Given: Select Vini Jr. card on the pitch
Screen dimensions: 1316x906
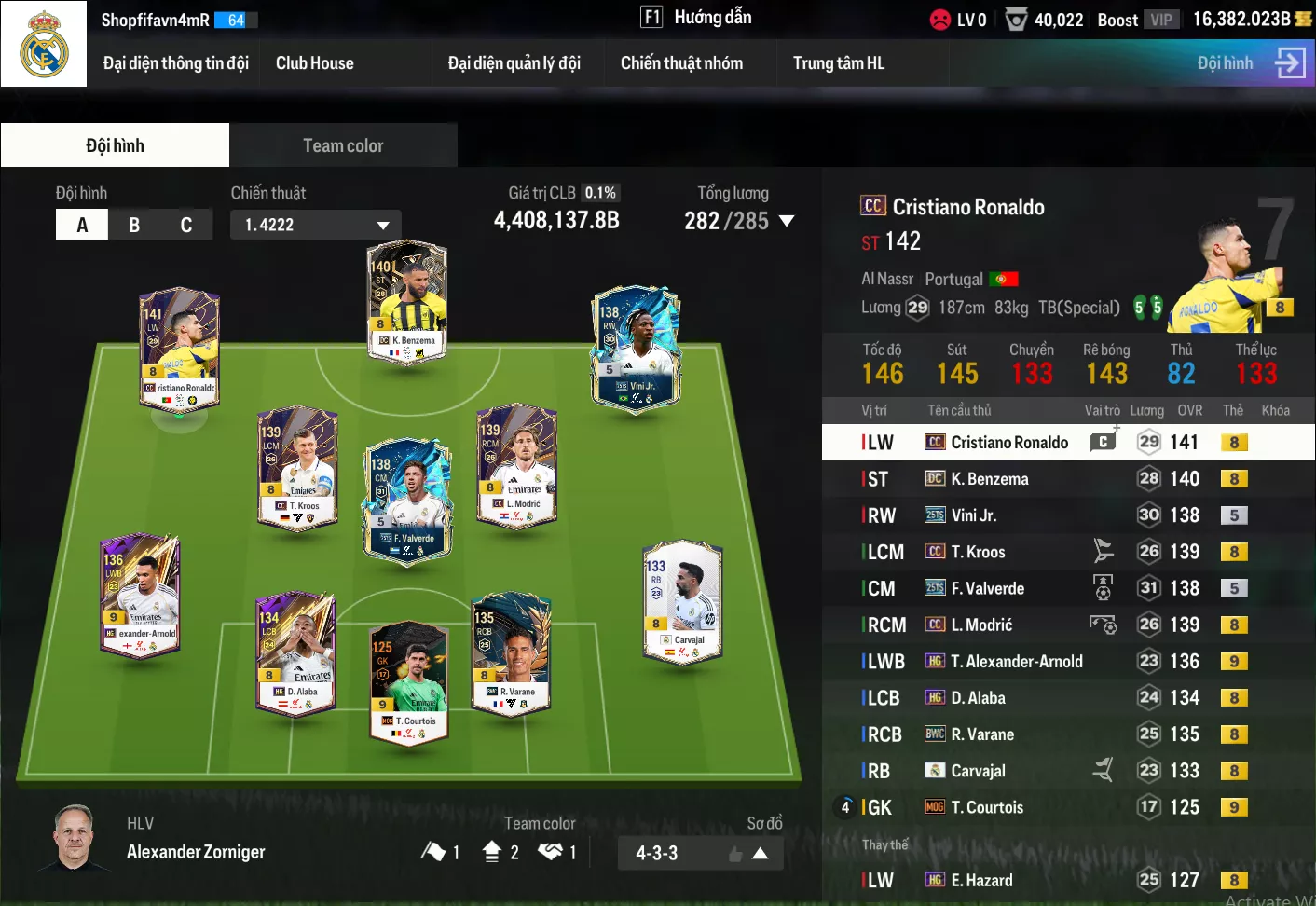Looking at the screenshot, I should coord(637,347).
